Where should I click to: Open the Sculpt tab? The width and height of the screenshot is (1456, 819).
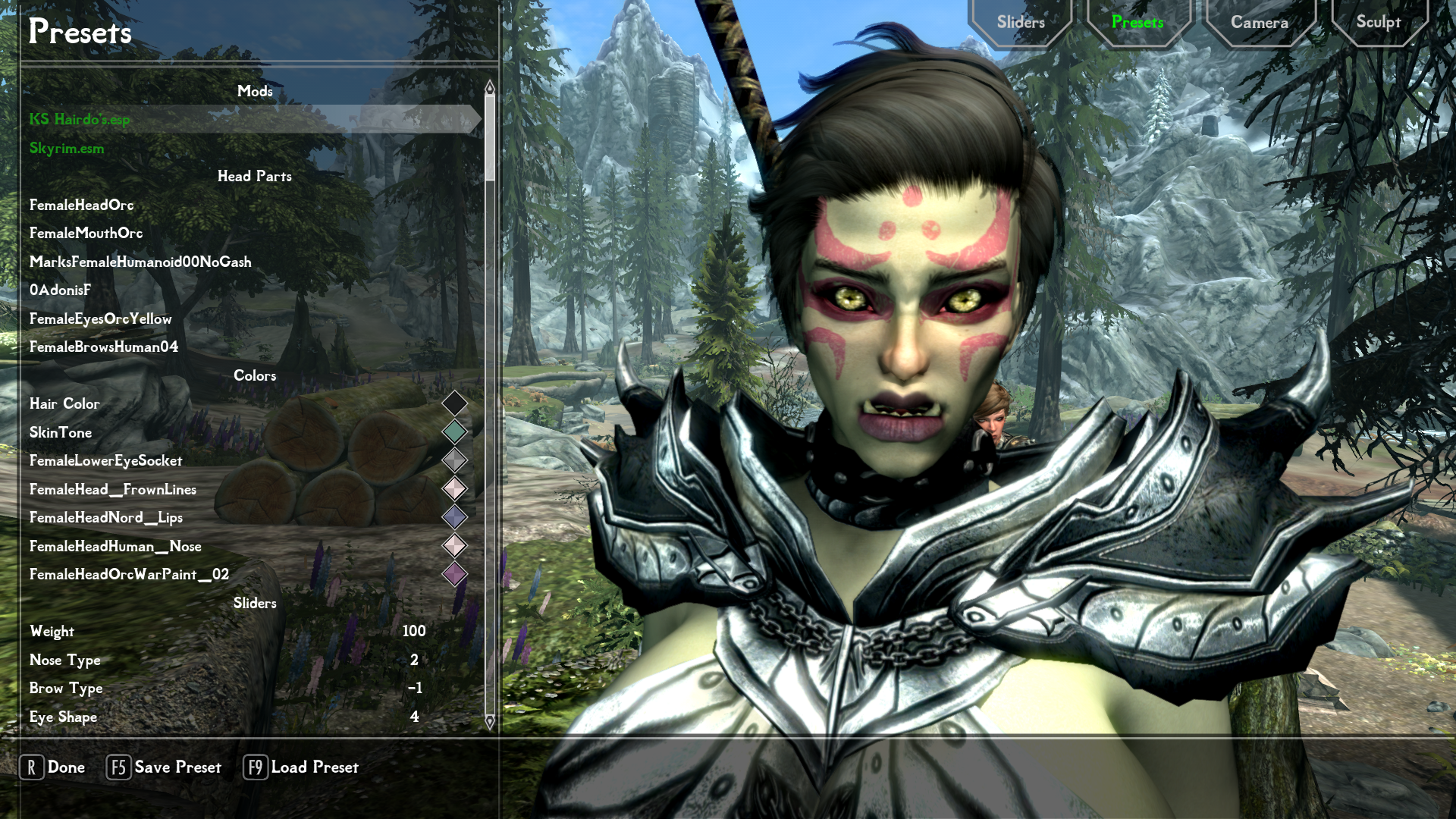1378,23
